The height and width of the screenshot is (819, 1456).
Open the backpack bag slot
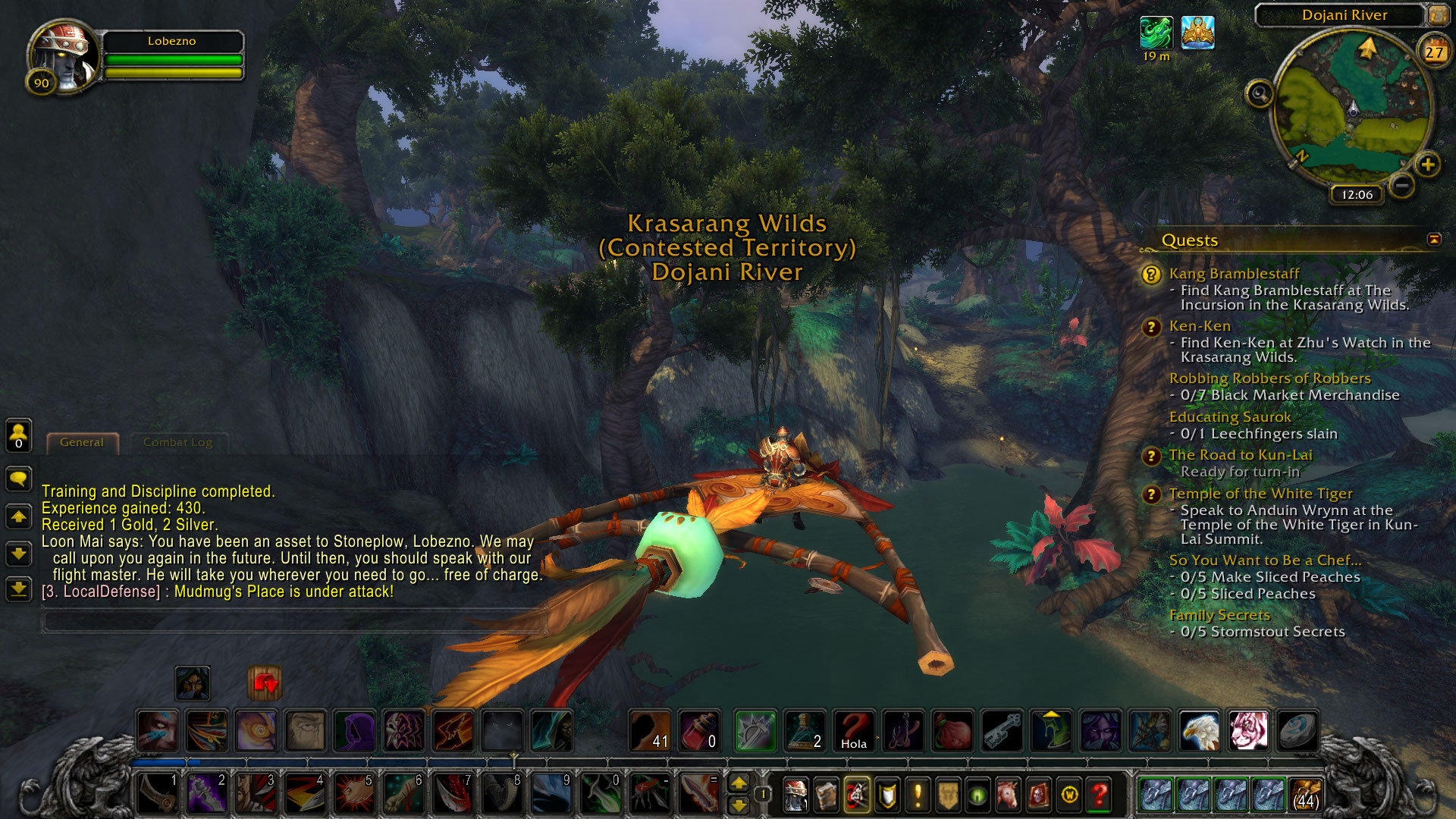click(x=1304, y=795)
